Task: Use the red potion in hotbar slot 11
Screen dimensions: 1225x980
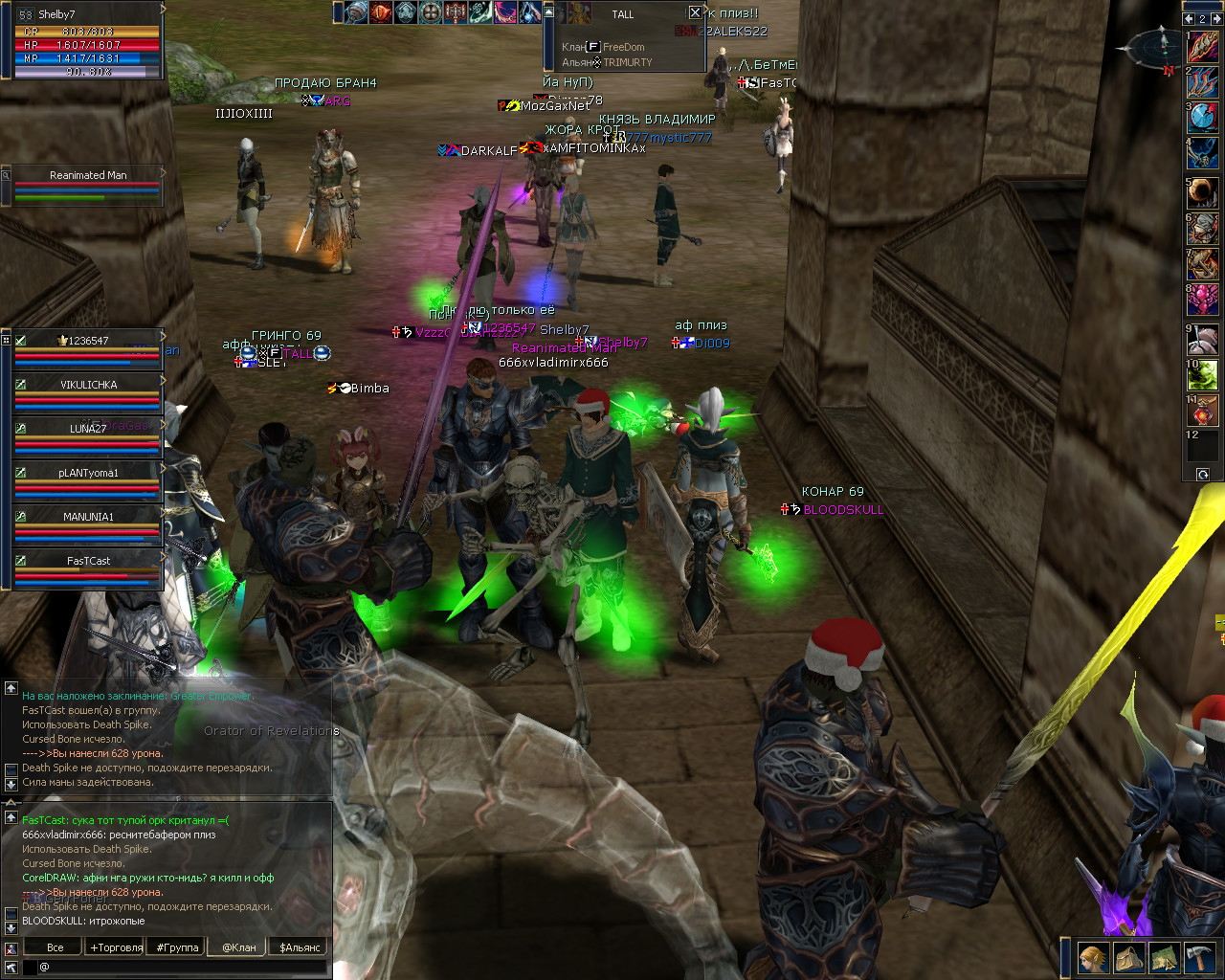Action: tap(1204, 412)
